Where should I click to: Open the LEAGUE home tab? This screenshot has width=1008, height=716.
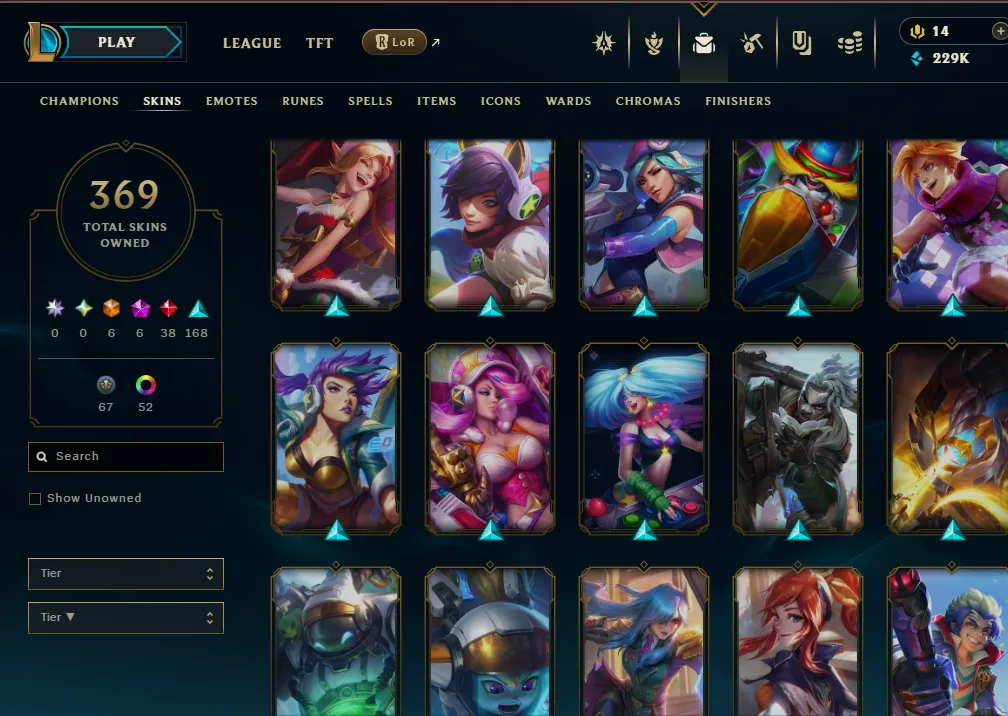tap(252, 43)
